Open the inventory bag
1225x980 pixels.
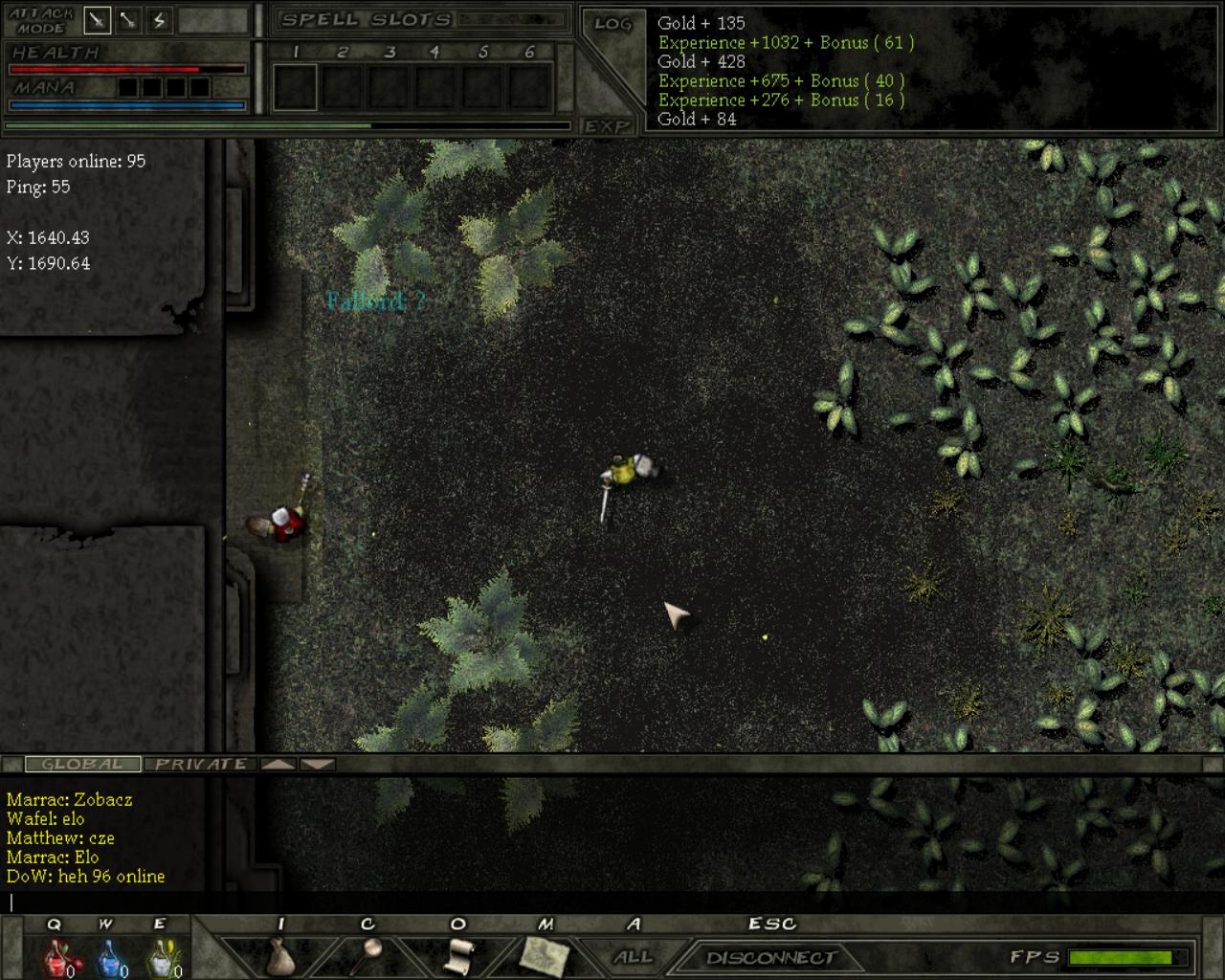[x=280, y=955]
